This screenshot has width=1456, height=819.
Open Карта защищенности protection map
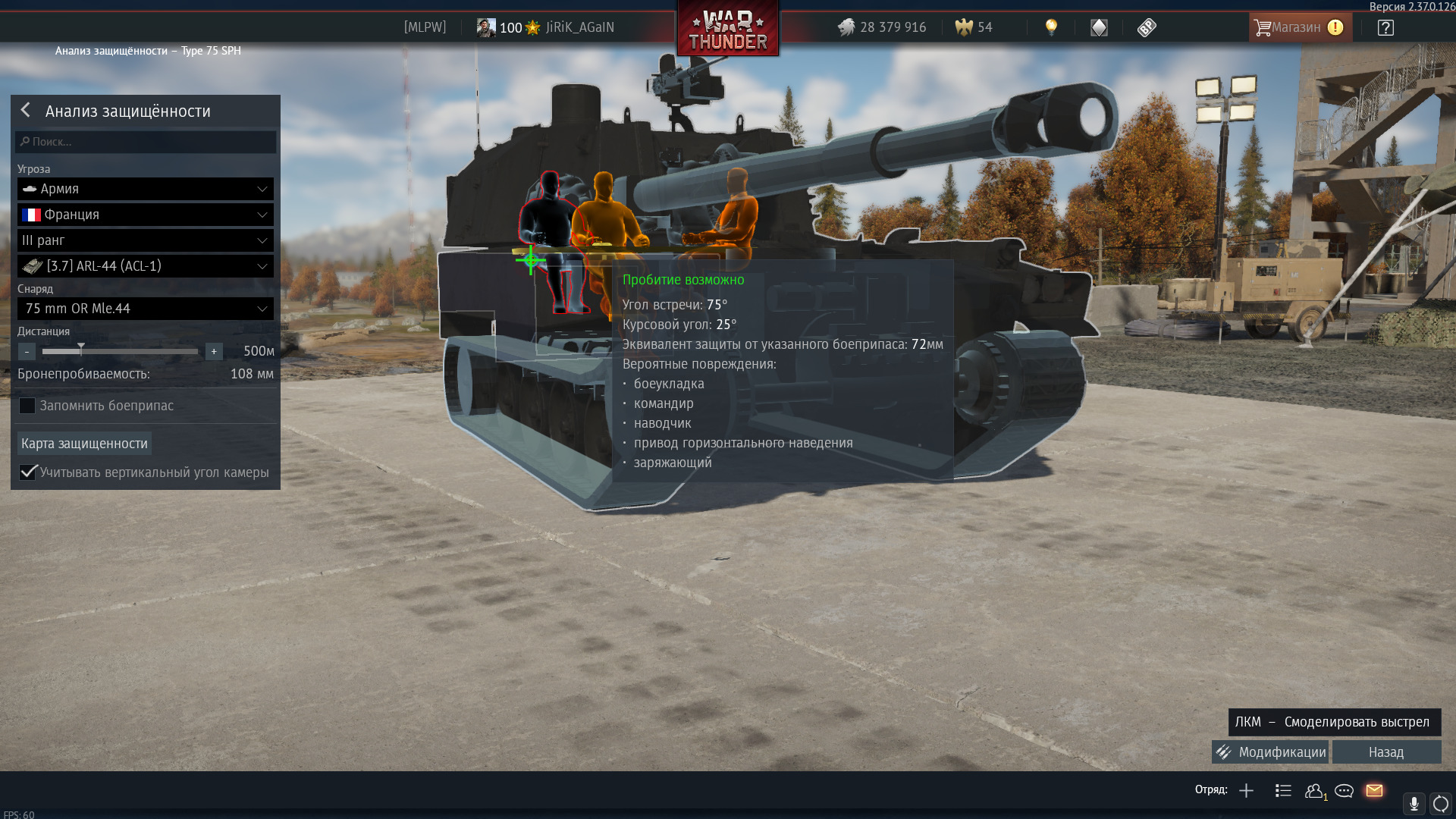pyautogui.click(x=84, y=444)
